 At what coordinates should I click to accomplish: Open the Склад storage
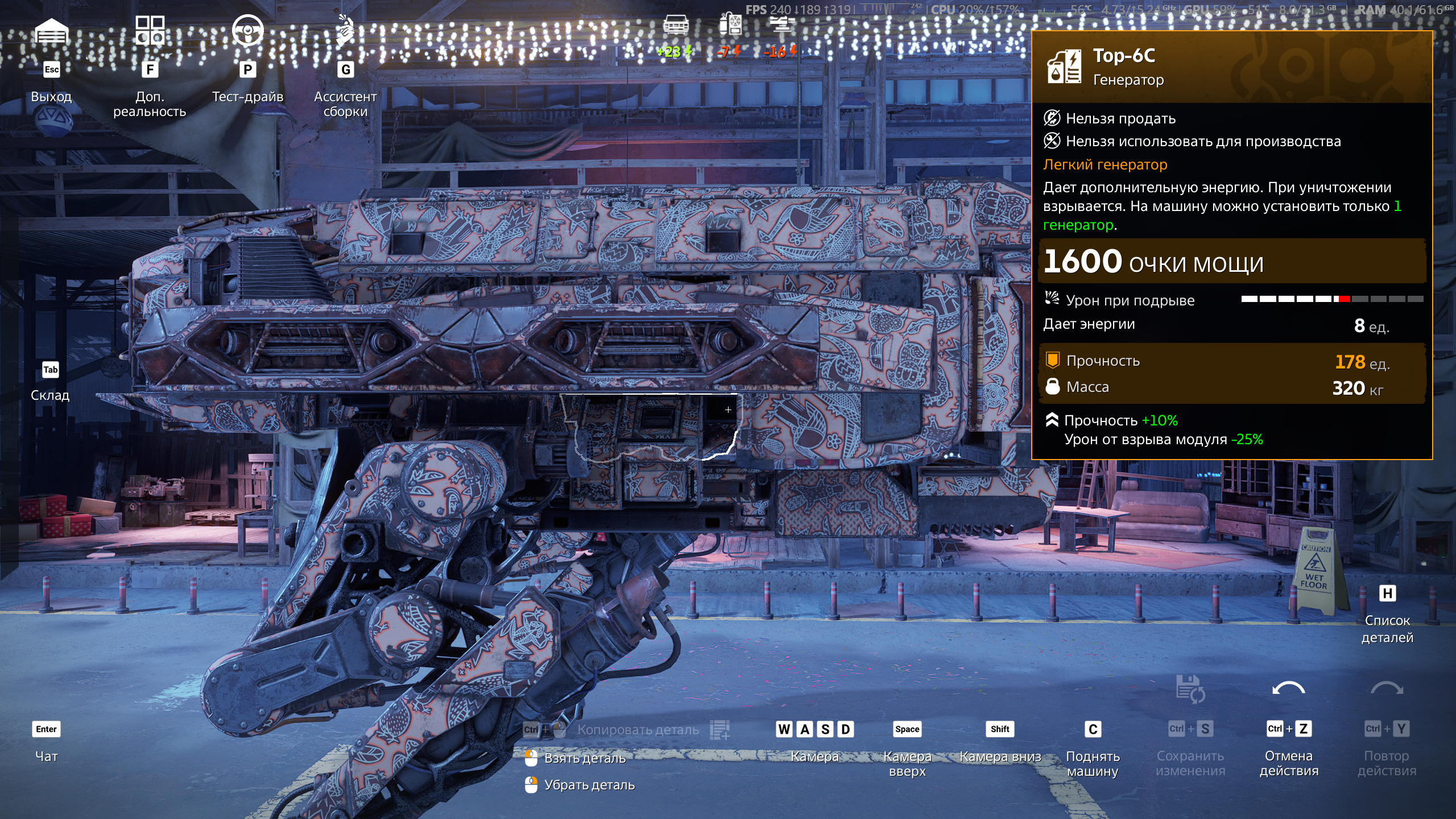[x=50, y=370]
